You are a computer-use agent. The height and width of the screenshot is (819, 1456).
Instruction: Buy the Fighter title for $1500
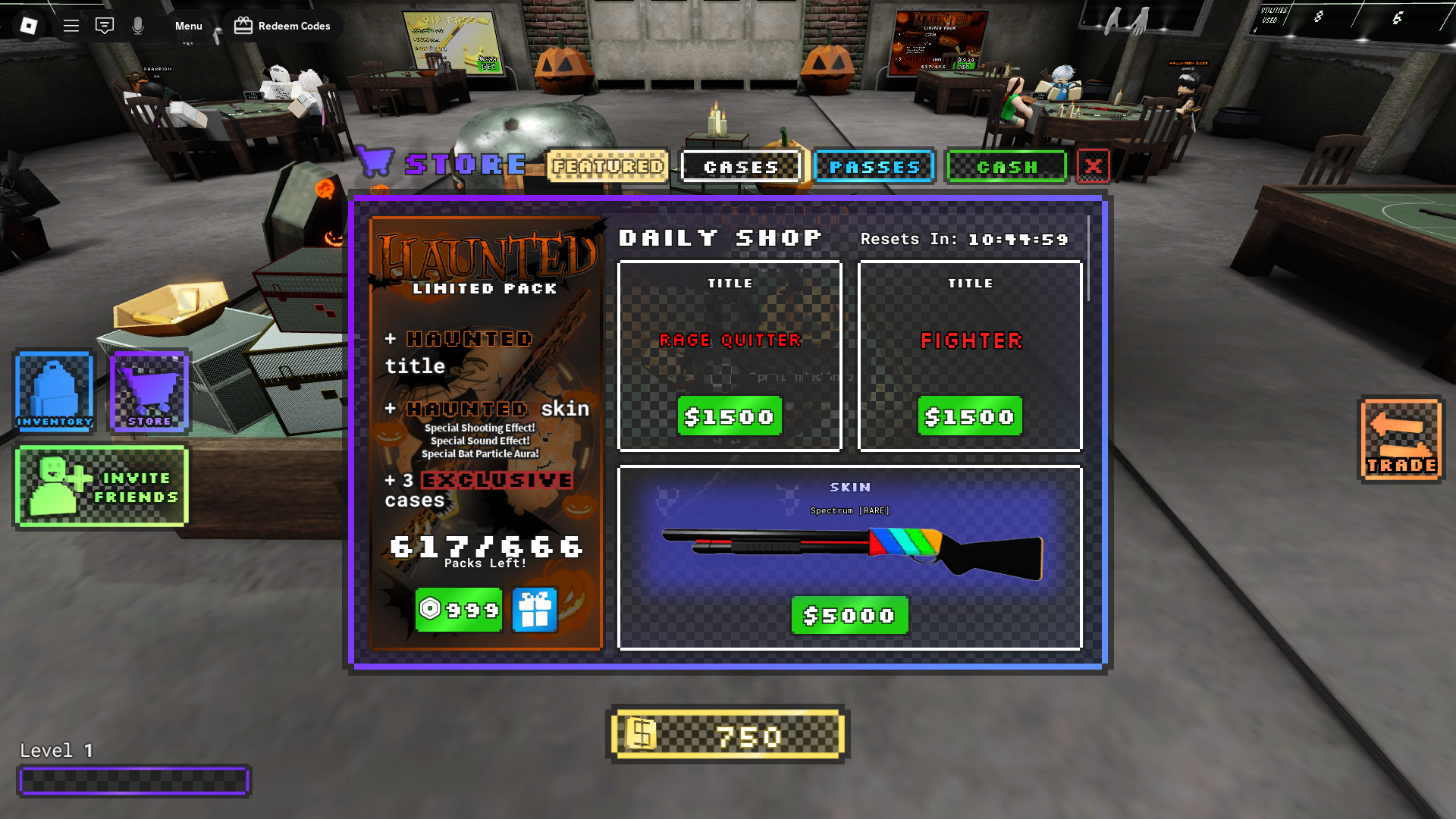click(969, 416)
